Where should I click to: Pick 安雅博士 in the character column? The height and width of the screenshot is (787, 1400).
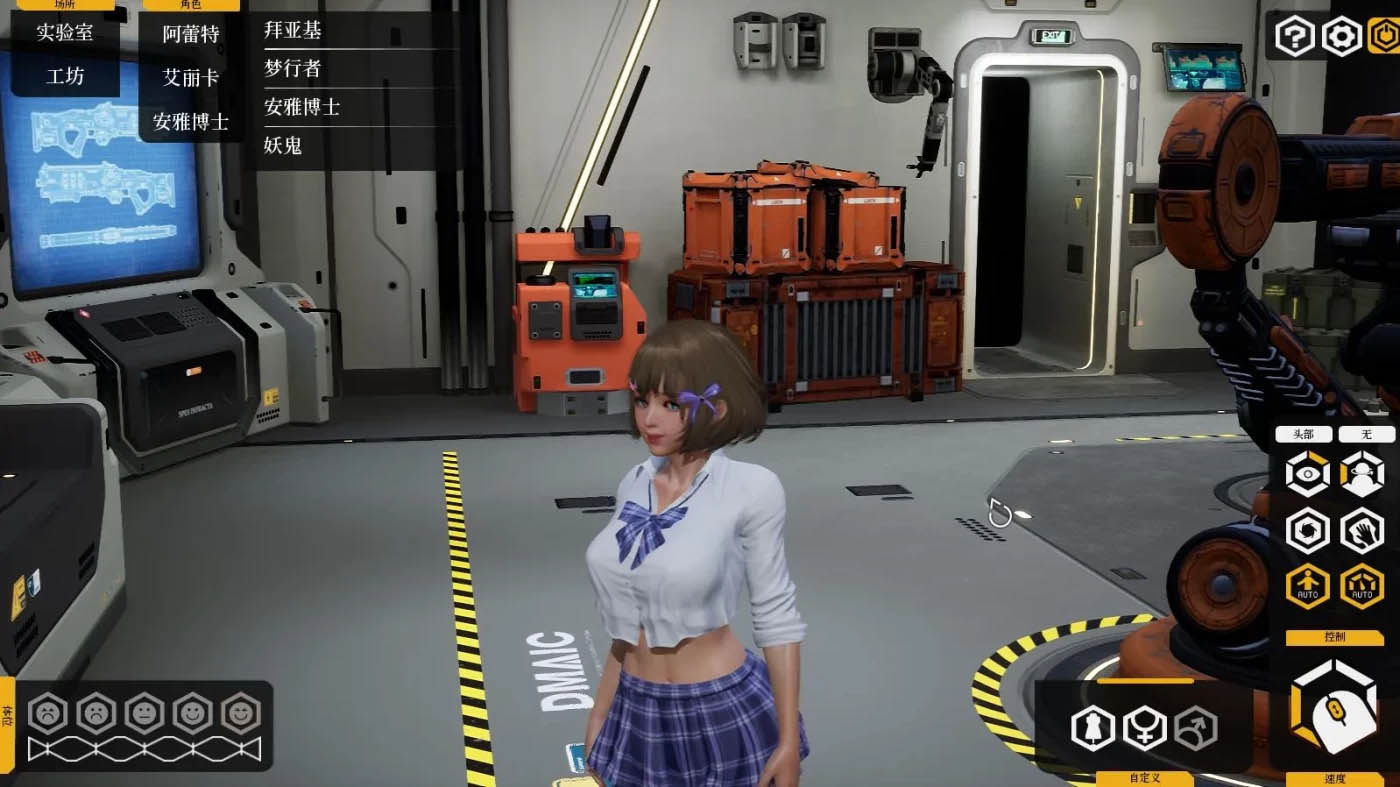(191, 122)
